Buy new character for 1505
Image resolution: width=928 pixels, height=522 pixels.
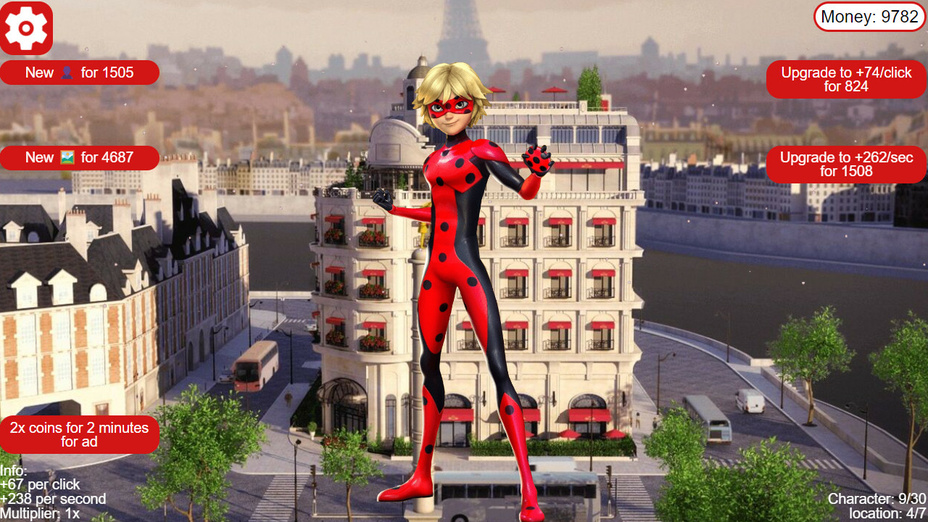point(79,73)
